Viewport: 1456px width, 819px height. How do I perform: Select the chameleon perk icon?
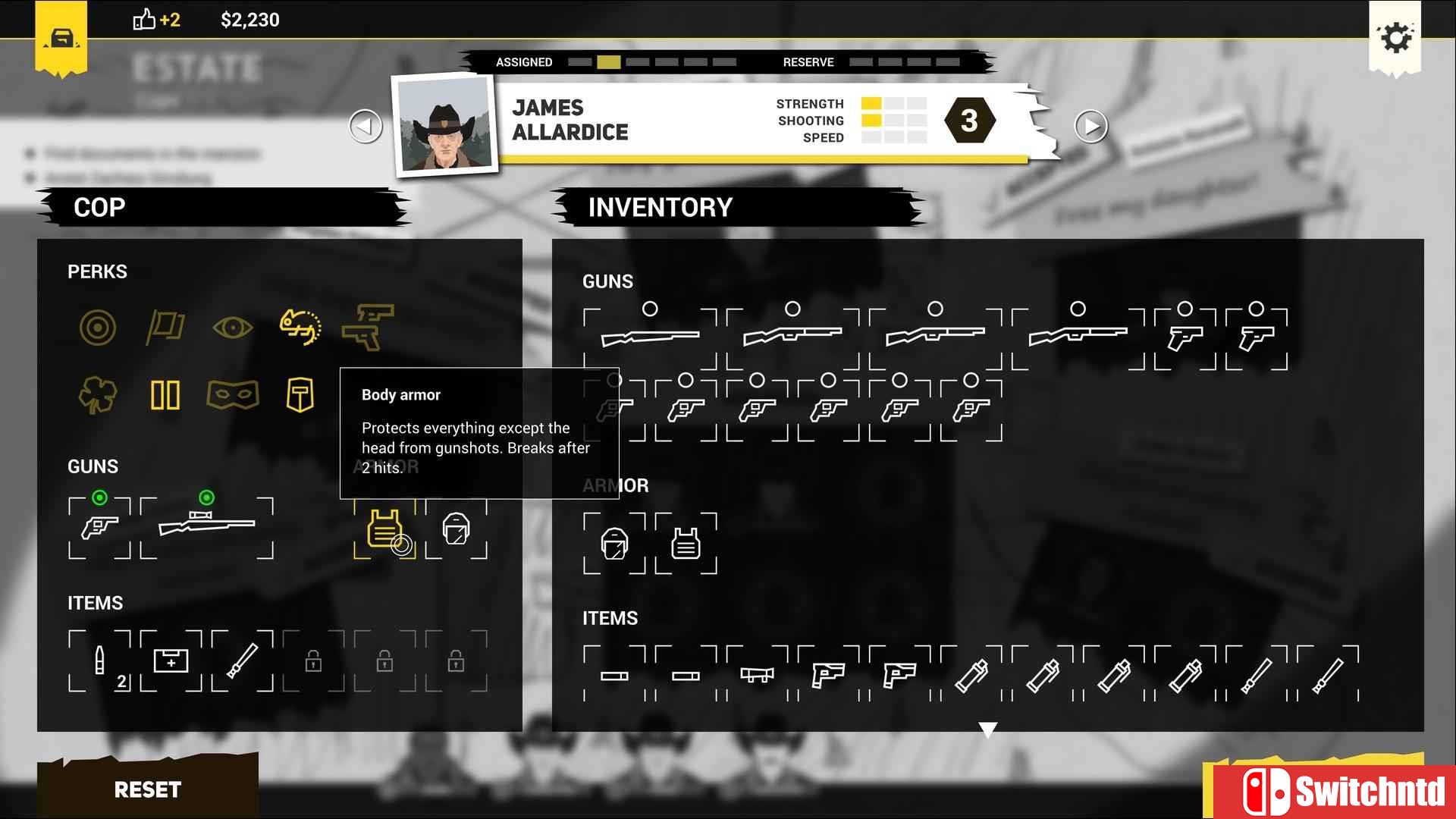point(300,328)
